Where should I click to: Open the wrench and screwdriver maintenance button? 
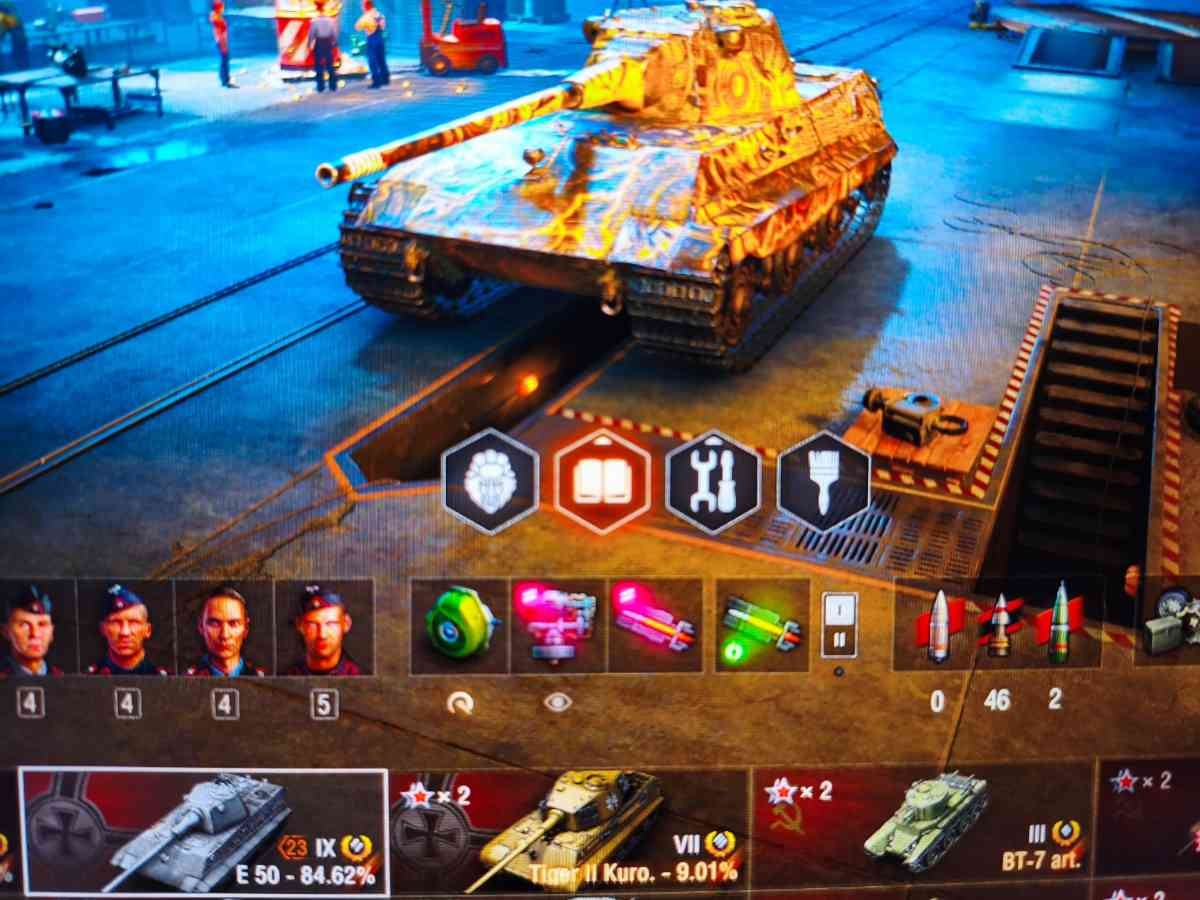(713, 481)
